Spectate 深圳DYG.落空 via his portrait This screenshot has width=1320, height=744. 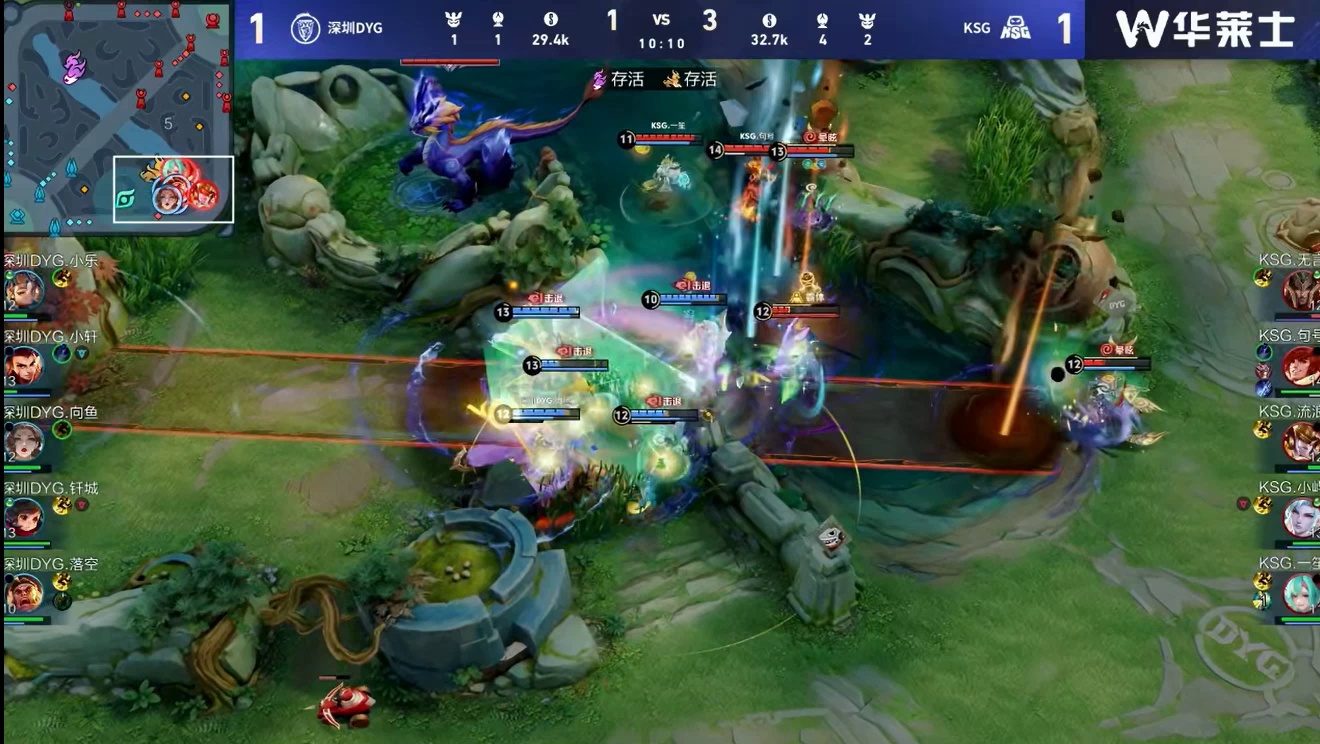point(24,592)
